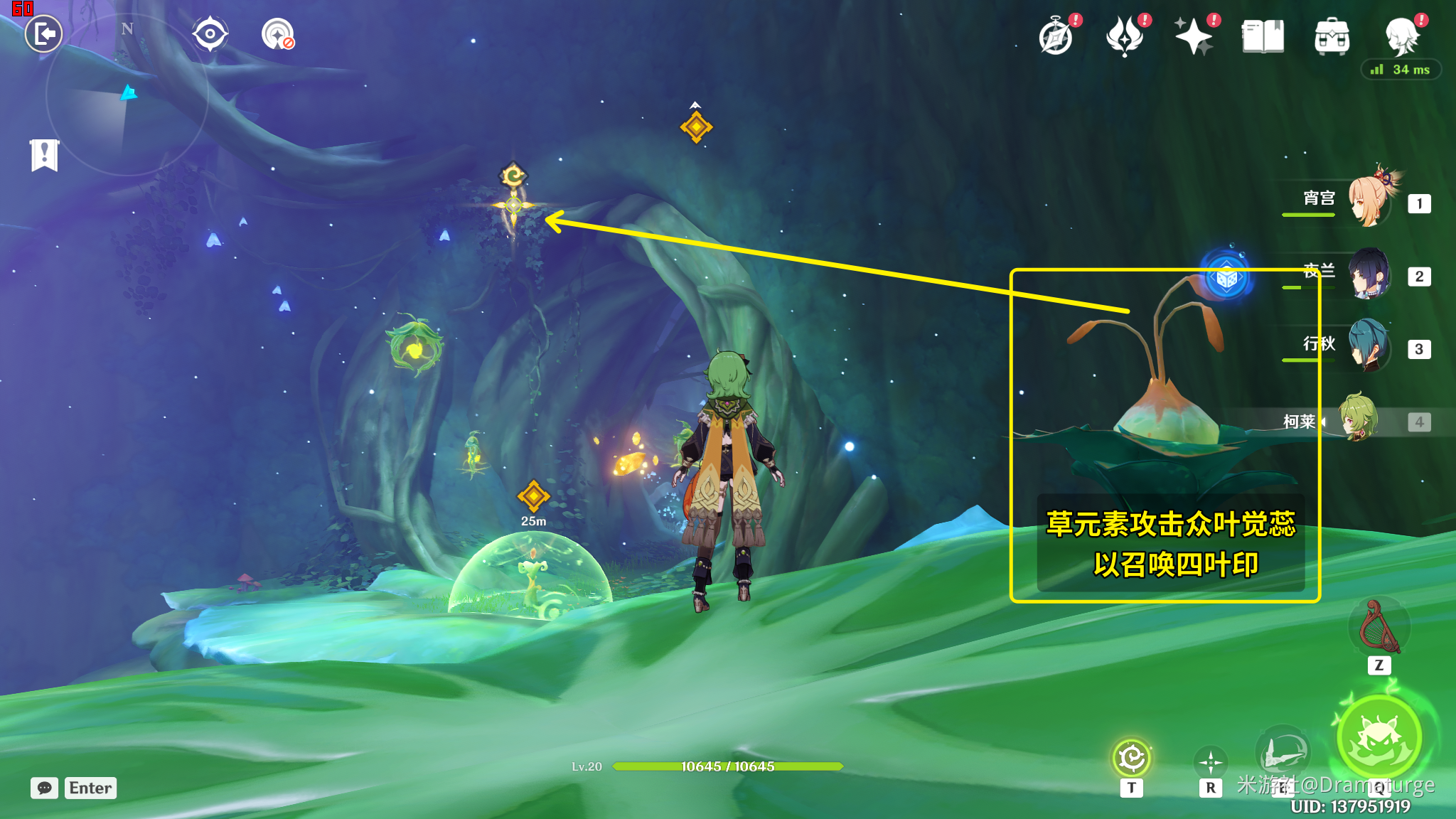
Task: Open the adventurer handbook book icon
Action: click(1263, 36)
